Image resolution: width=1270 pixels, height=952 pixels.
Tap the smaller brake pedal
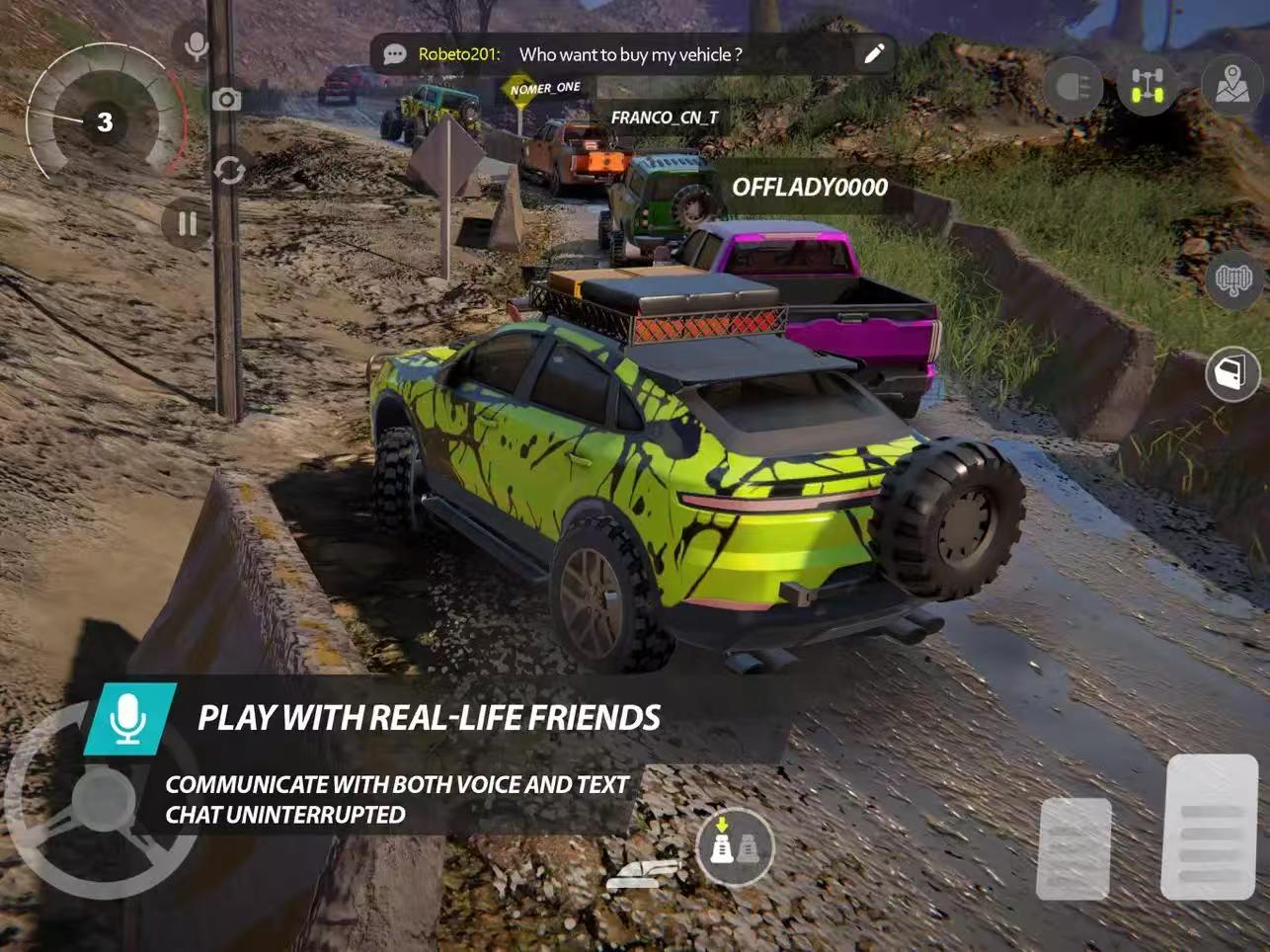[1073, 849]
